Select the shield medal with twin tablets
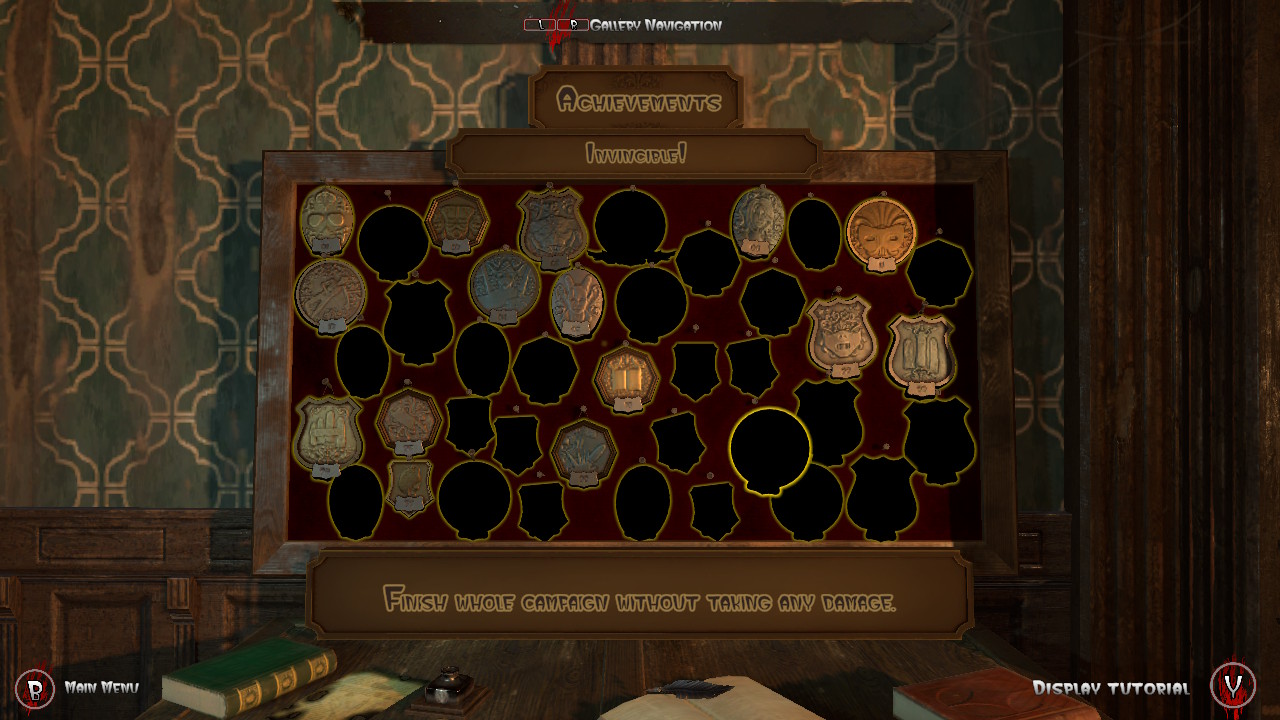1280x720 pixels. coord(920,350)
